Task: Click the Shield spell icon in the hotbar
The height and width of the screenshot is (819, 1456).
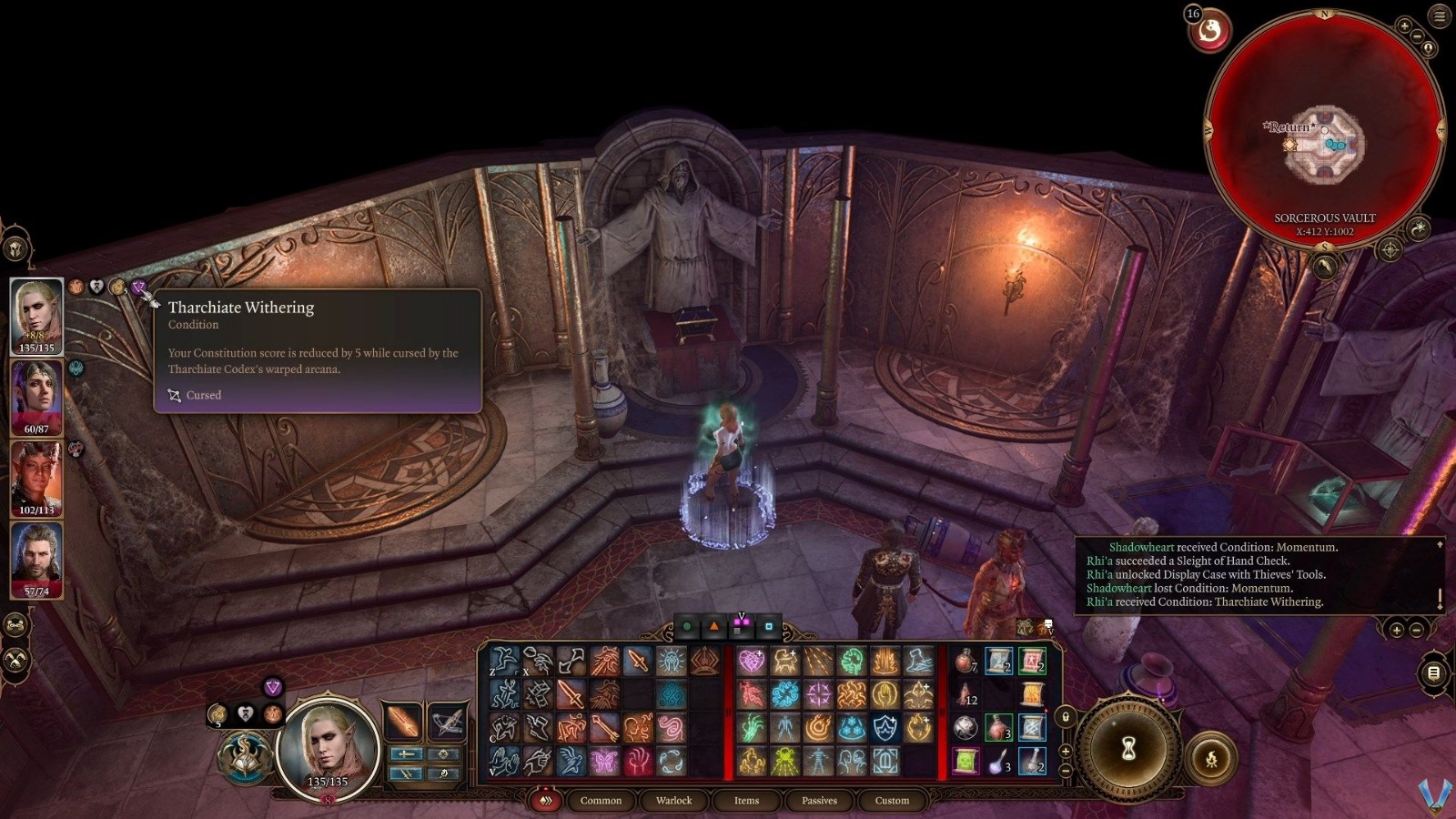Action: pos(885,726)
